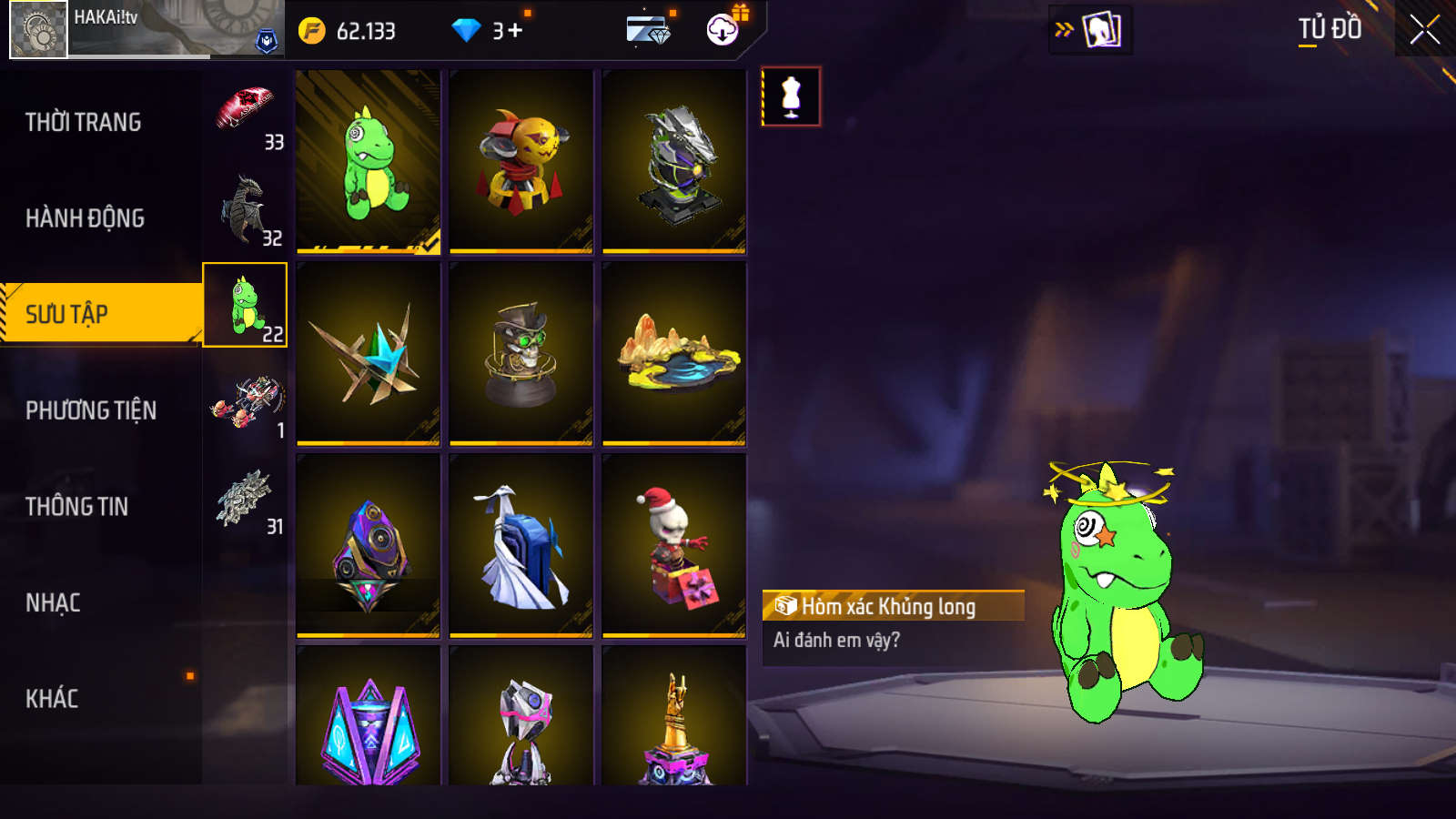This screenshot has height=819, width=1456.
Task: Select the silver dragon head loot box
Action: click(674, 161)
